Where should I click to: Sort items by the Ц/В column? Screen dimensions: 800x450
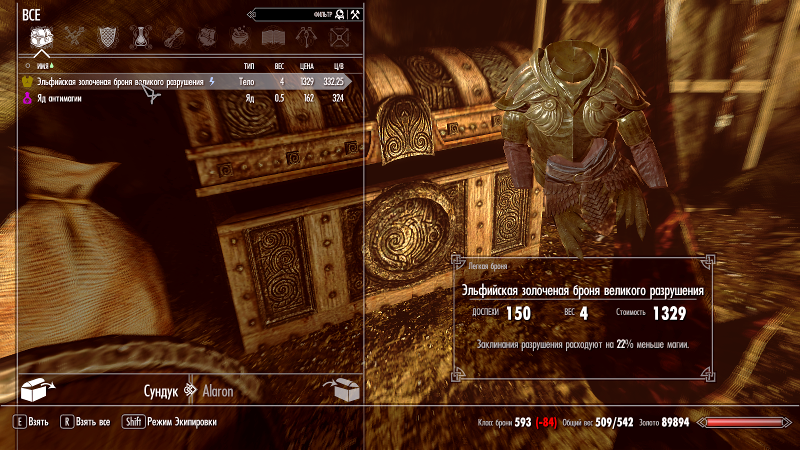point(338,65)
